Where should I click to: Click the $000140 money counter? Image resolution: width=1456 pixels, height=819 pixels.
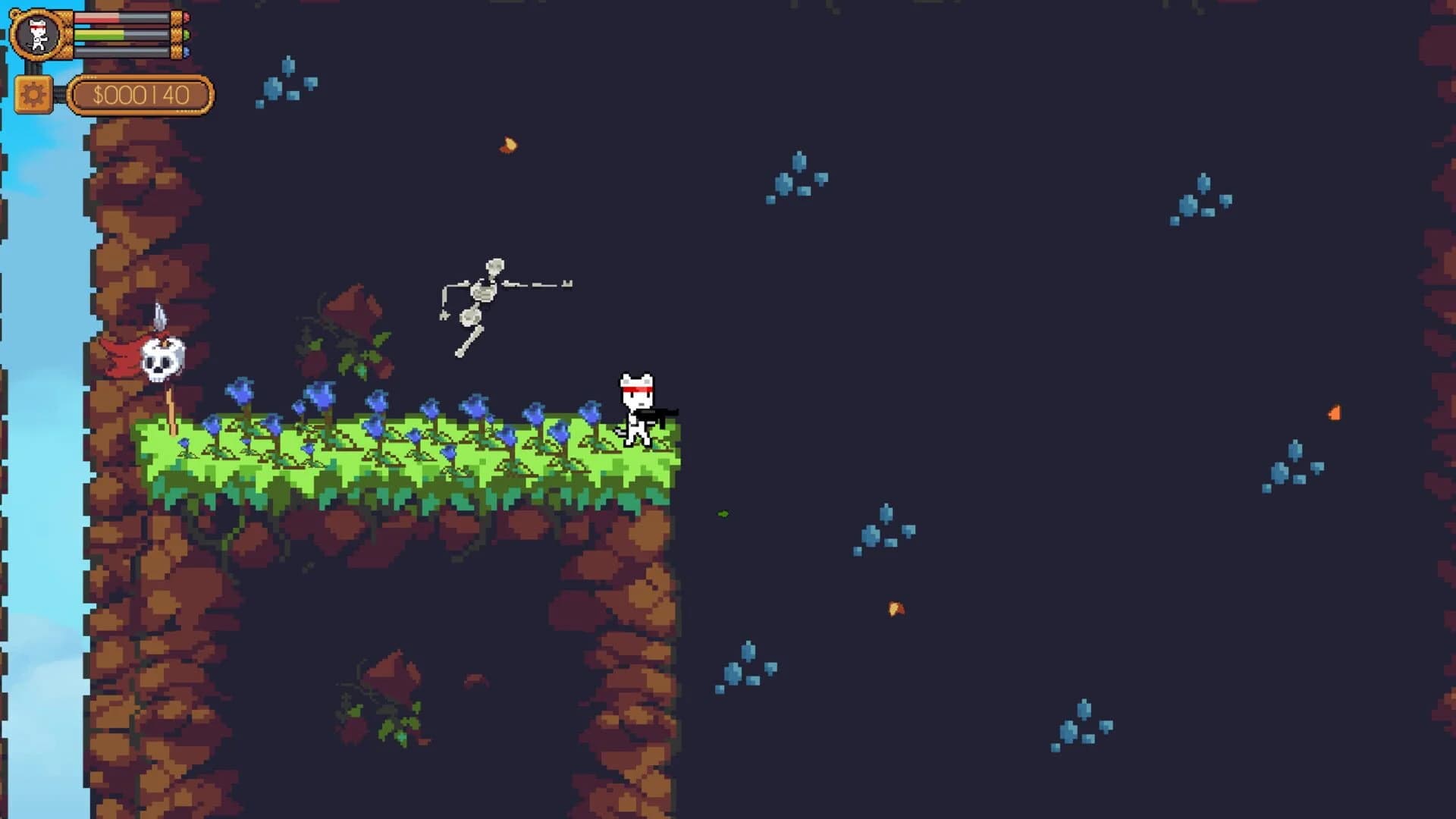(140, 94)
